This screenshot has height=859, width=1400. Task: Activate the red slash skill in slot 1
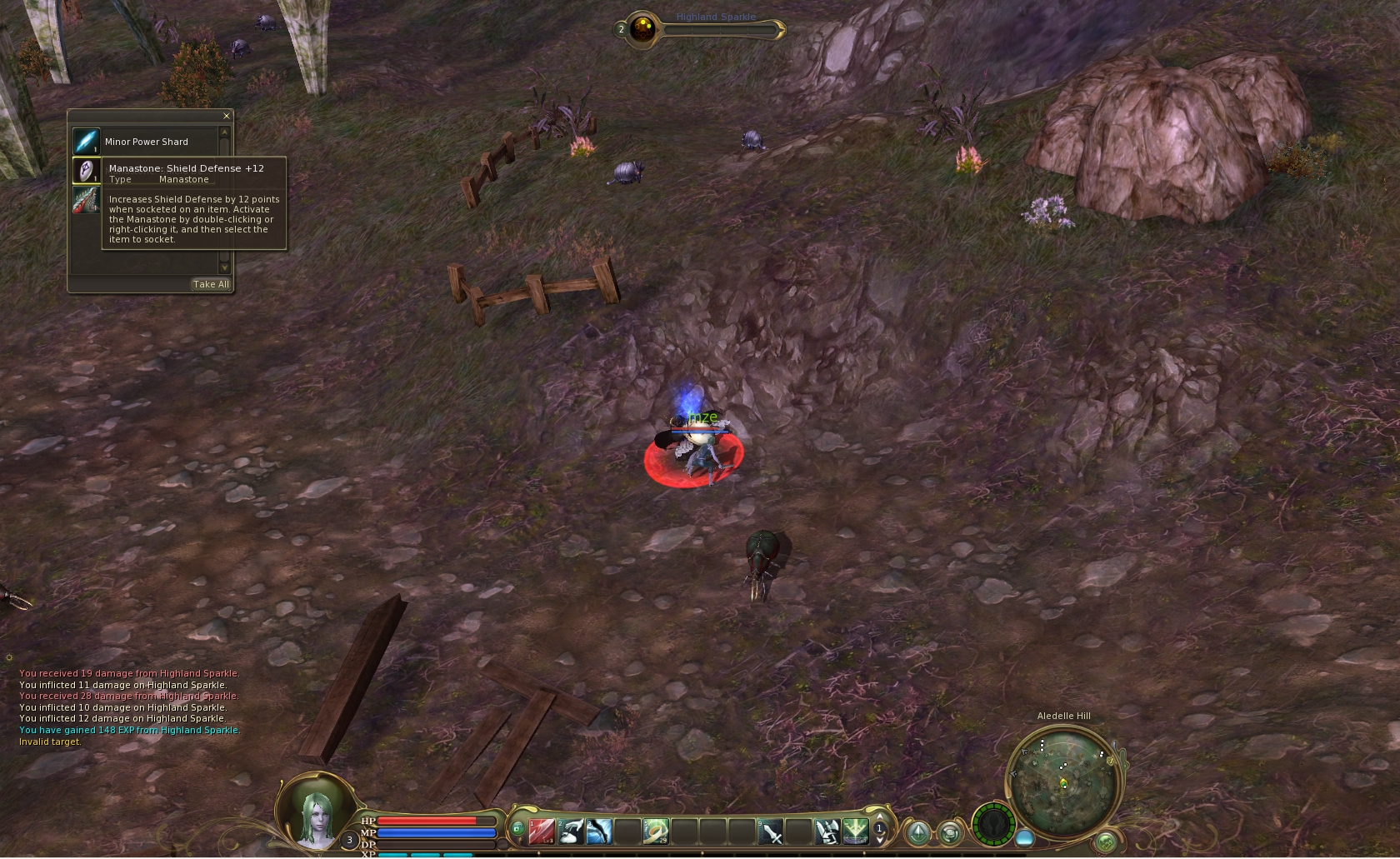tap(542, 832)
